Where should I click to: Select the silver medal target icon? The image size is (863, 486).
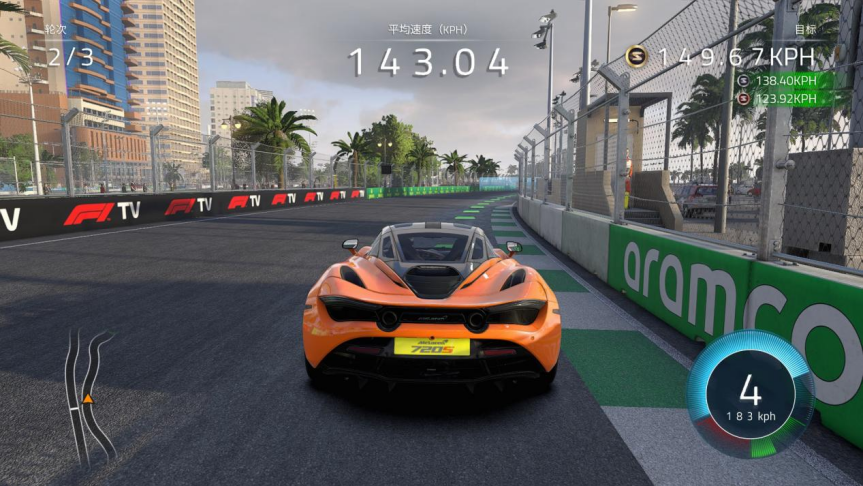742,80
